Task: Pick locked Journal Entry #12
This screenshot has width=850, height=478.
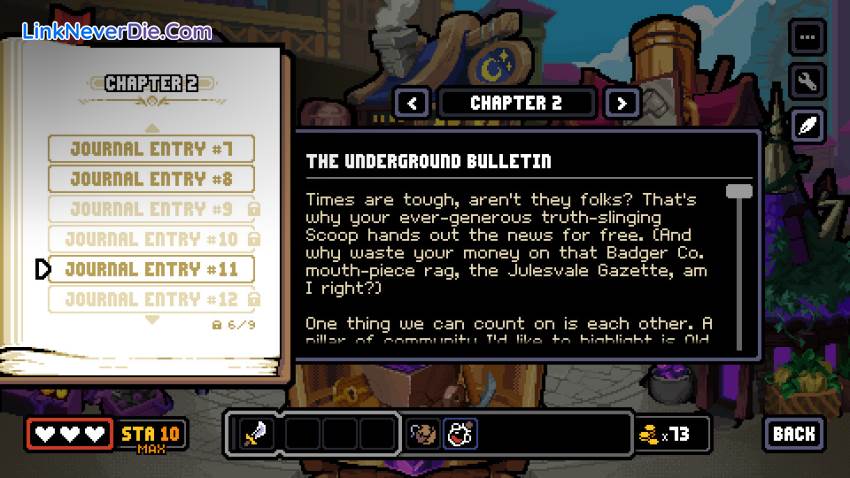Action: pos(151,299)
